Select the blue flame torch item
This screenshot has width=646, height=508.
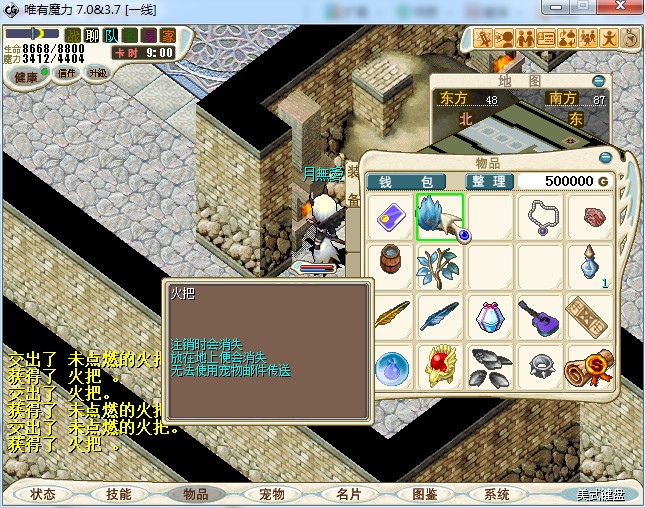[440, 217]
